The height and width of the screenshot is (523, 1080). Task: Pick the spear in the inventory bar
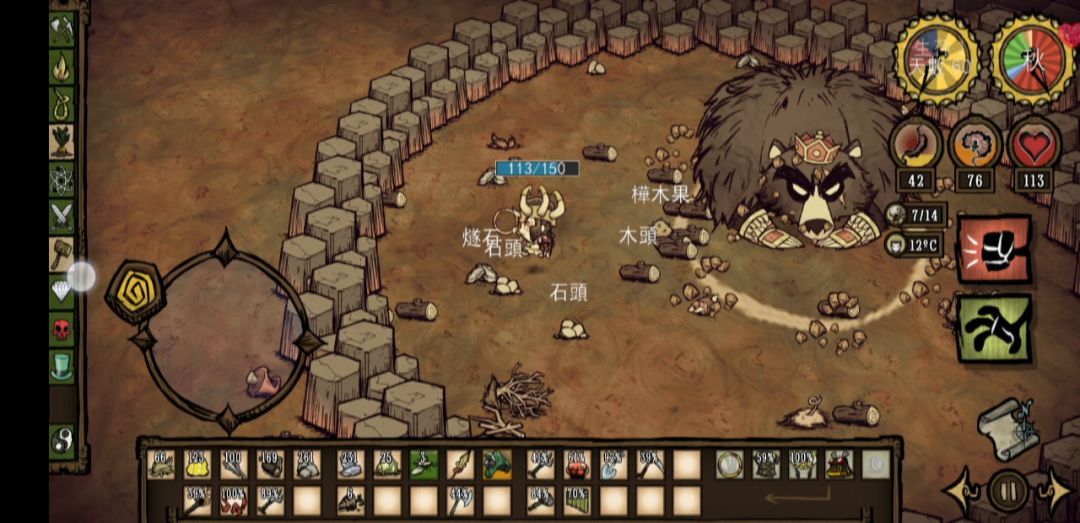click(x=461, y=464)
